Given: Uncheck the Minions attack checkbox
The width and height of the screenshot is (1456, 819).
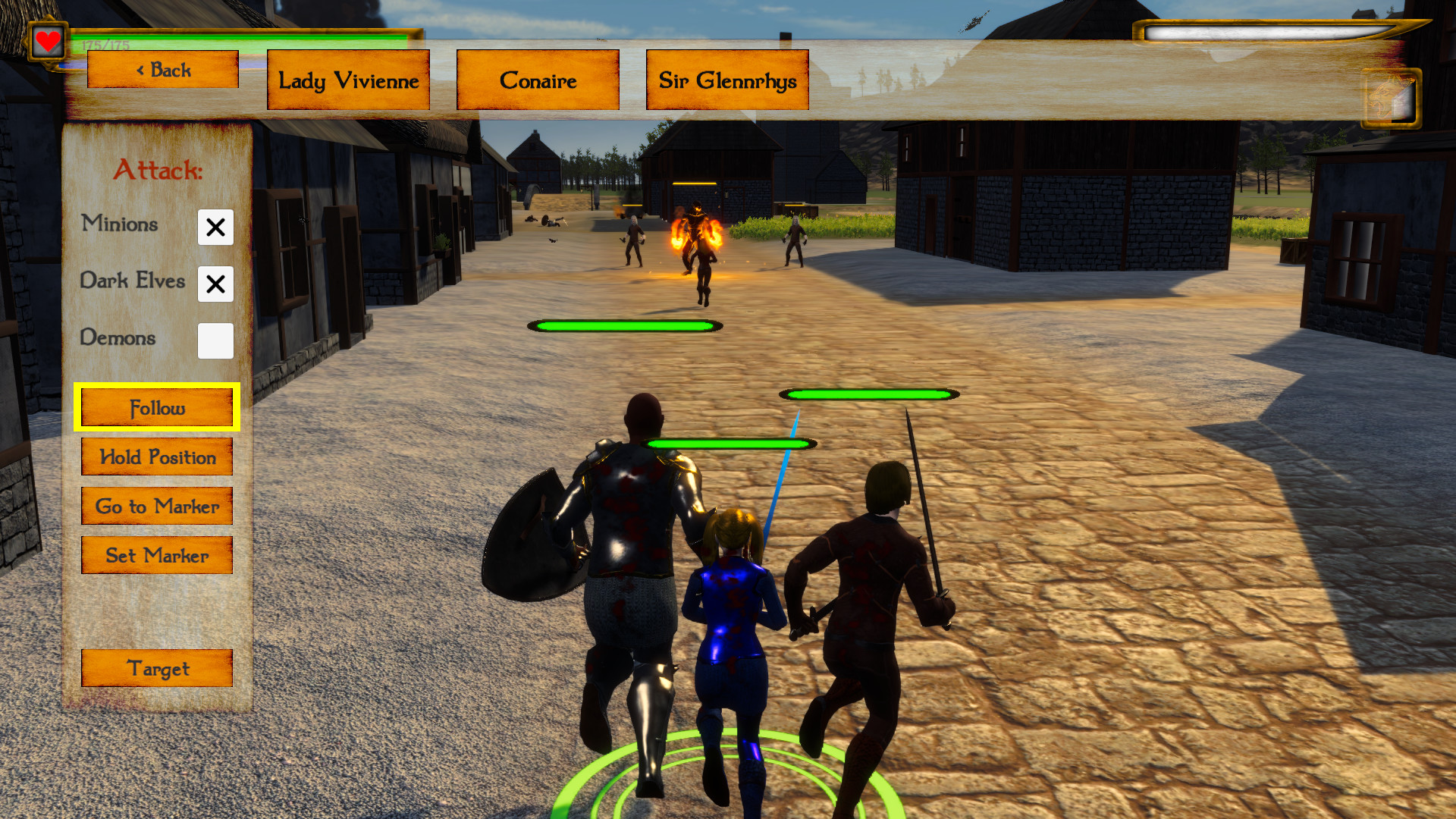Looking at the screenshot, I should point(215,227).
